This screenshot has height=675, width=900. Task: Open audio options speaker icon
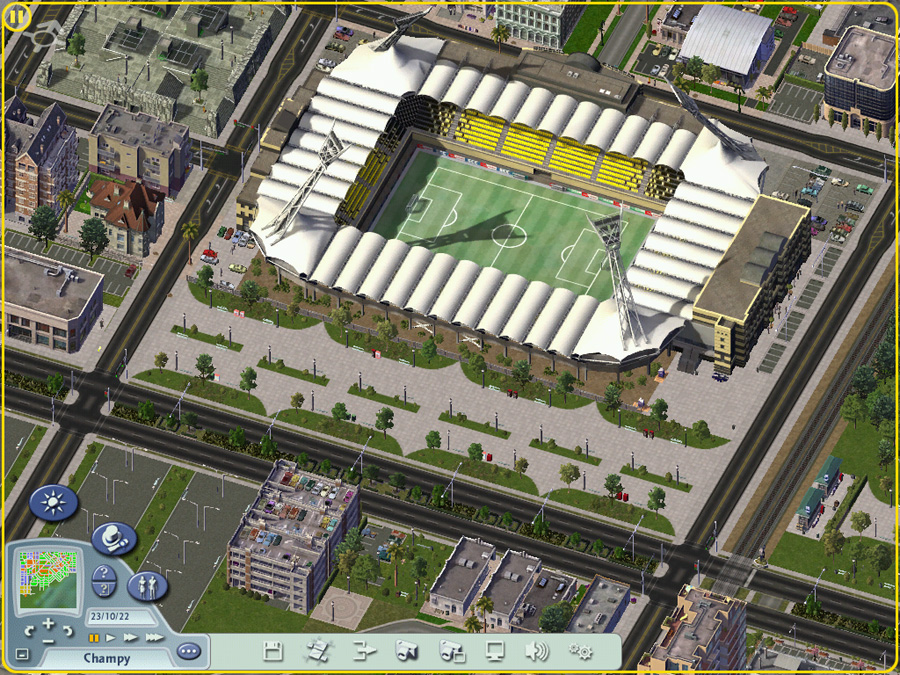(537, 652)
